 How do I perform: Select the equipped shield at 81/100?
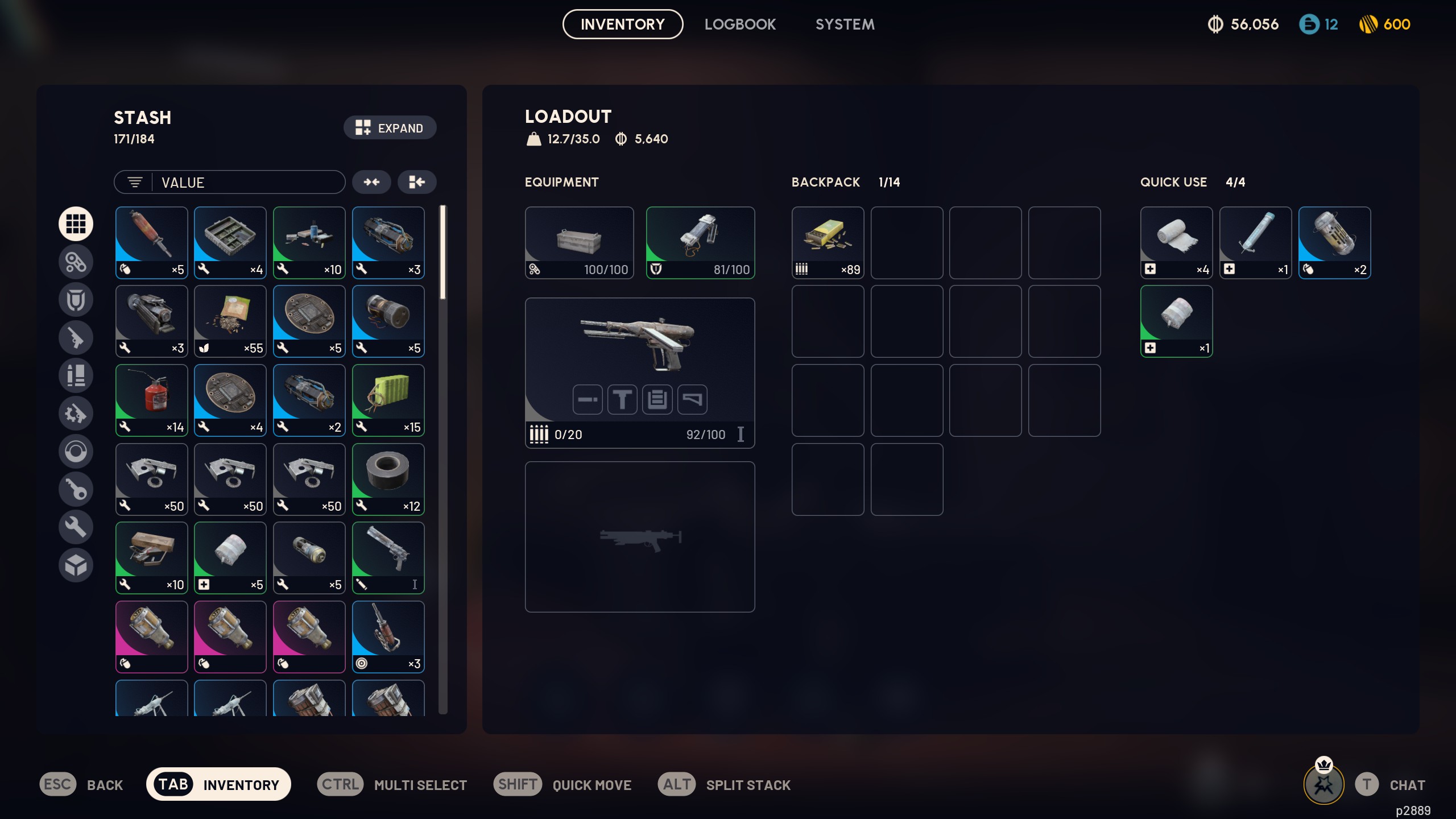click(700, 242)
